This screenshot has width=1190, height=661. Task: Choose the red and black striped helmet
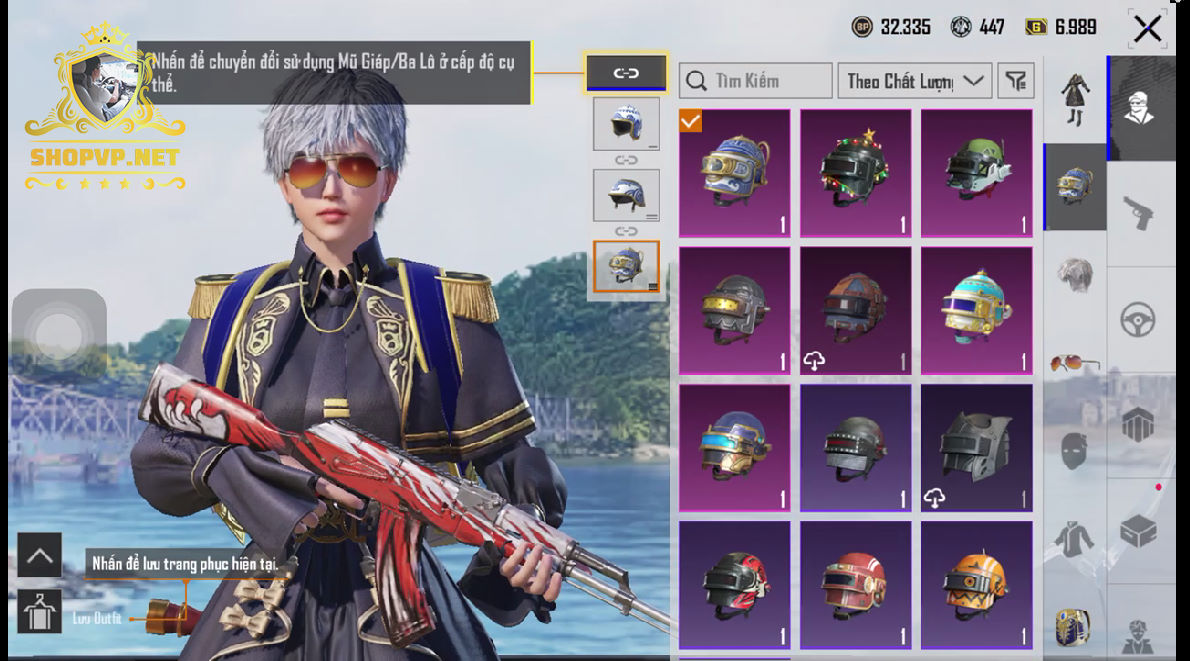point(735,583)
